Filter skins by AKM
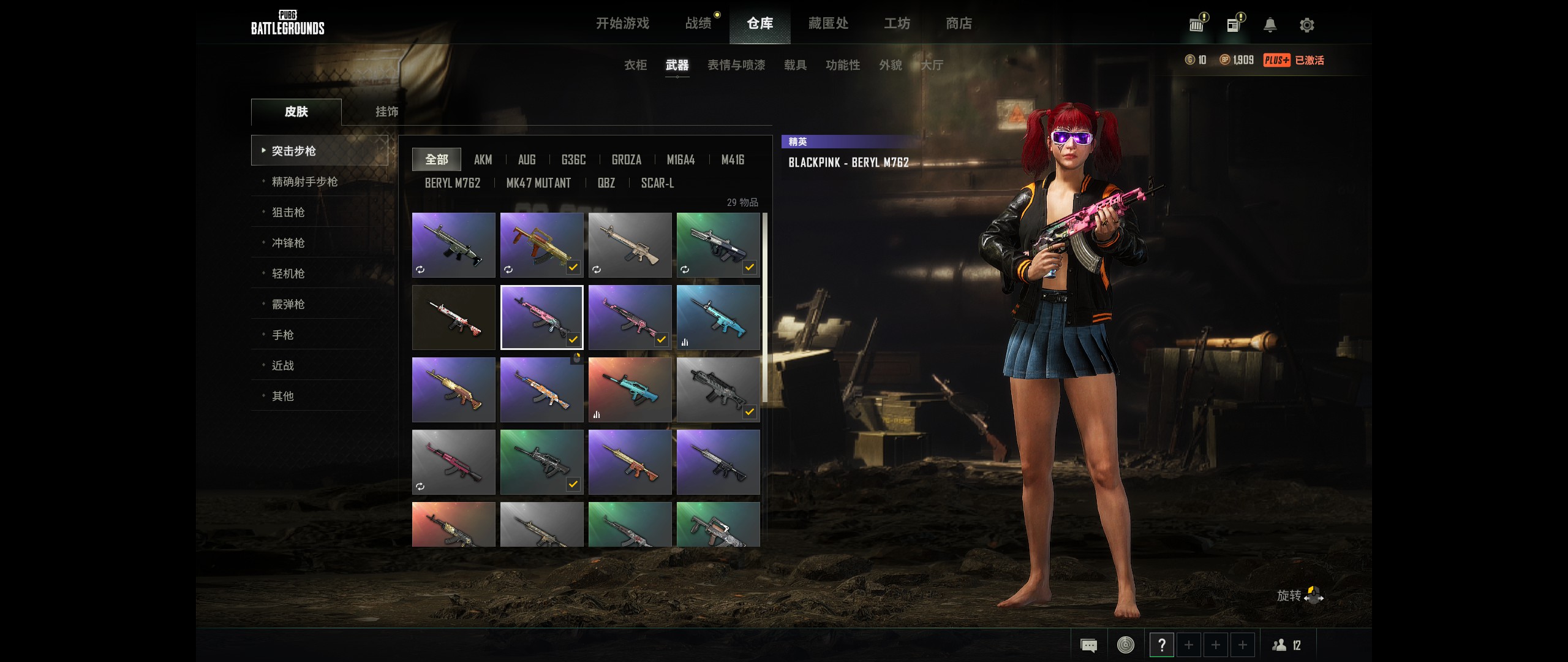Image resolution: width=1568 pixels, height=662 pixels. (483, 160)
